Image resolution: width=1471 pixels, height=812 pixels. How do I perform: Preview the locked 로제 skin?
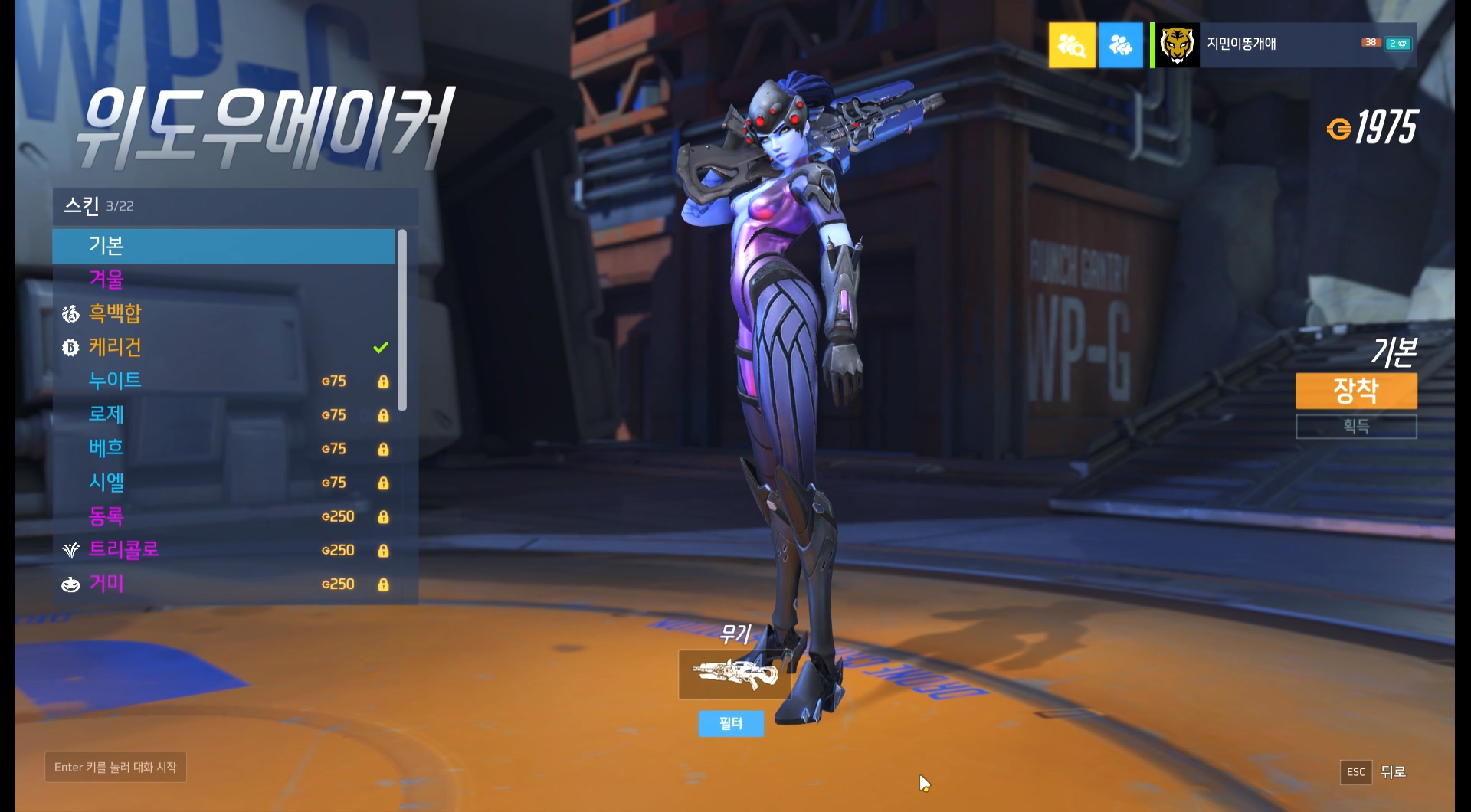pos(223,414)
